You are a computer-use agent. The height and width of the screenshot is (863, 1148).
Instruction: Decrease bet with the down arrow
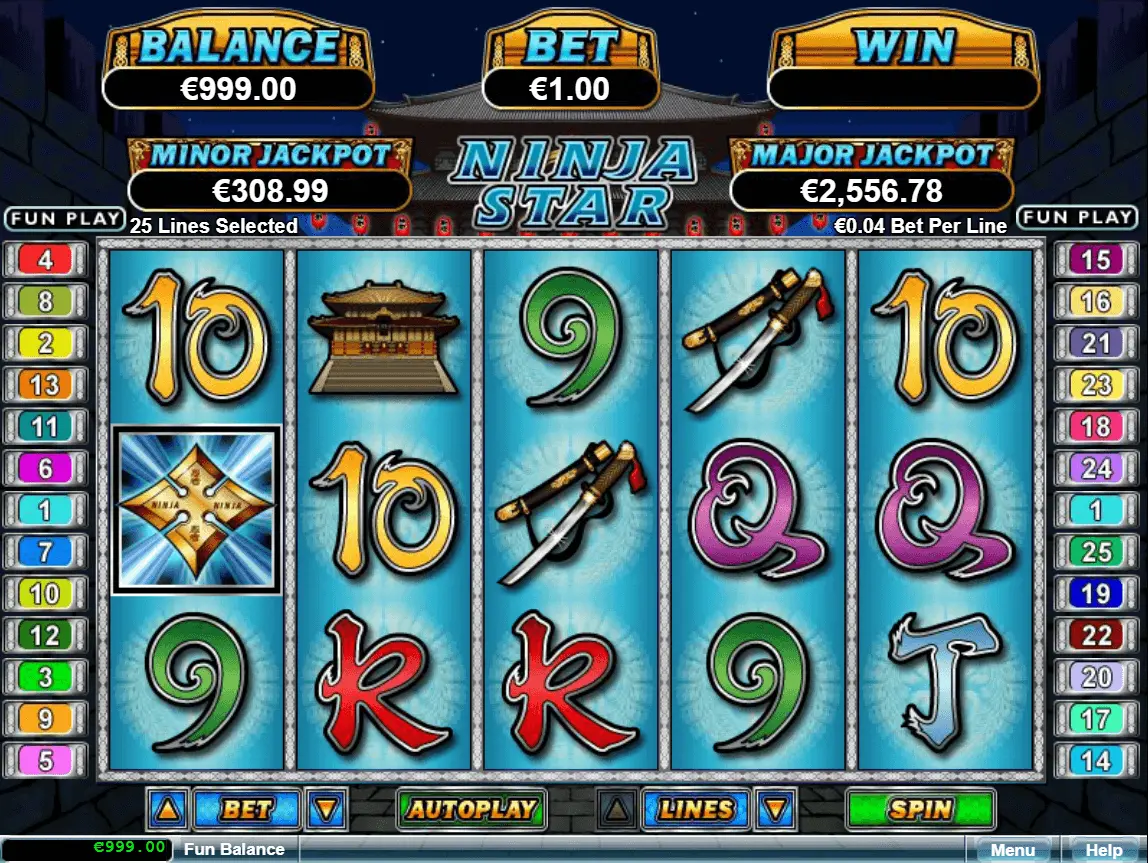327,809
